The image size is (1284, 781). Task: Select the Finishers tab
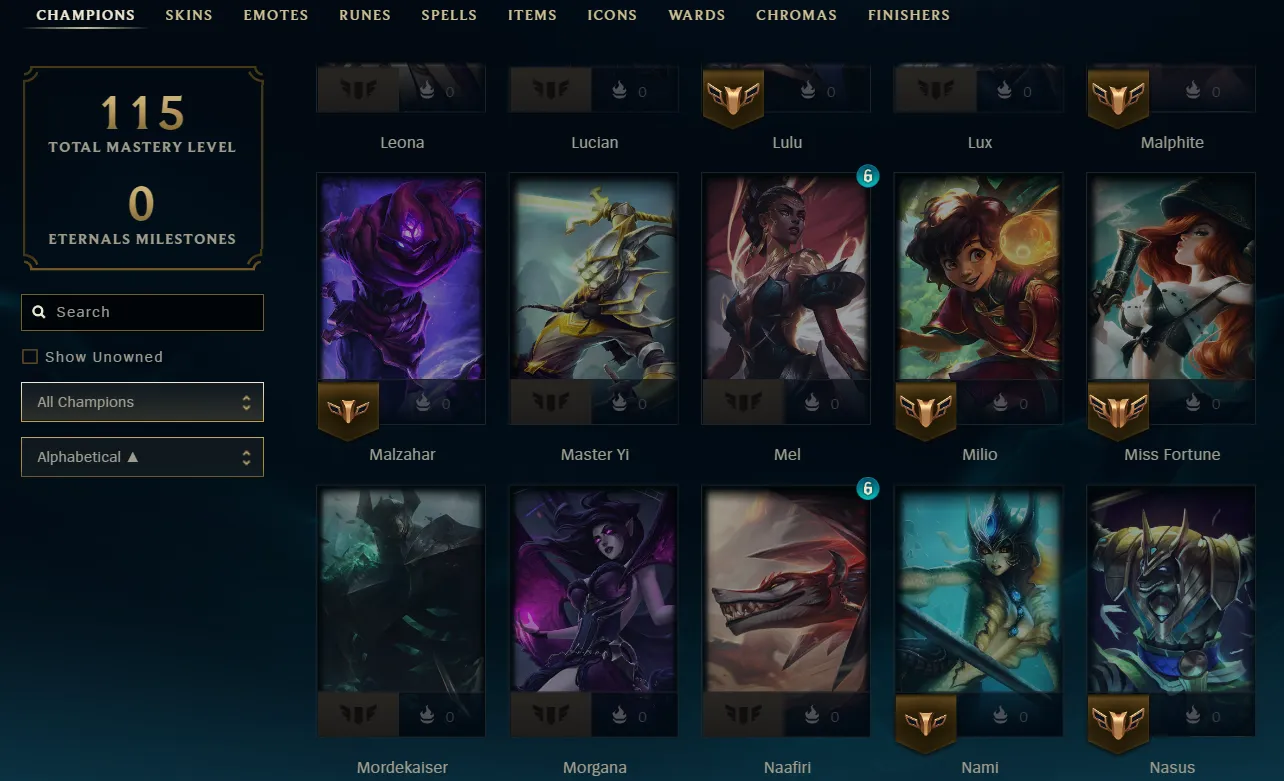pos(909,15)
